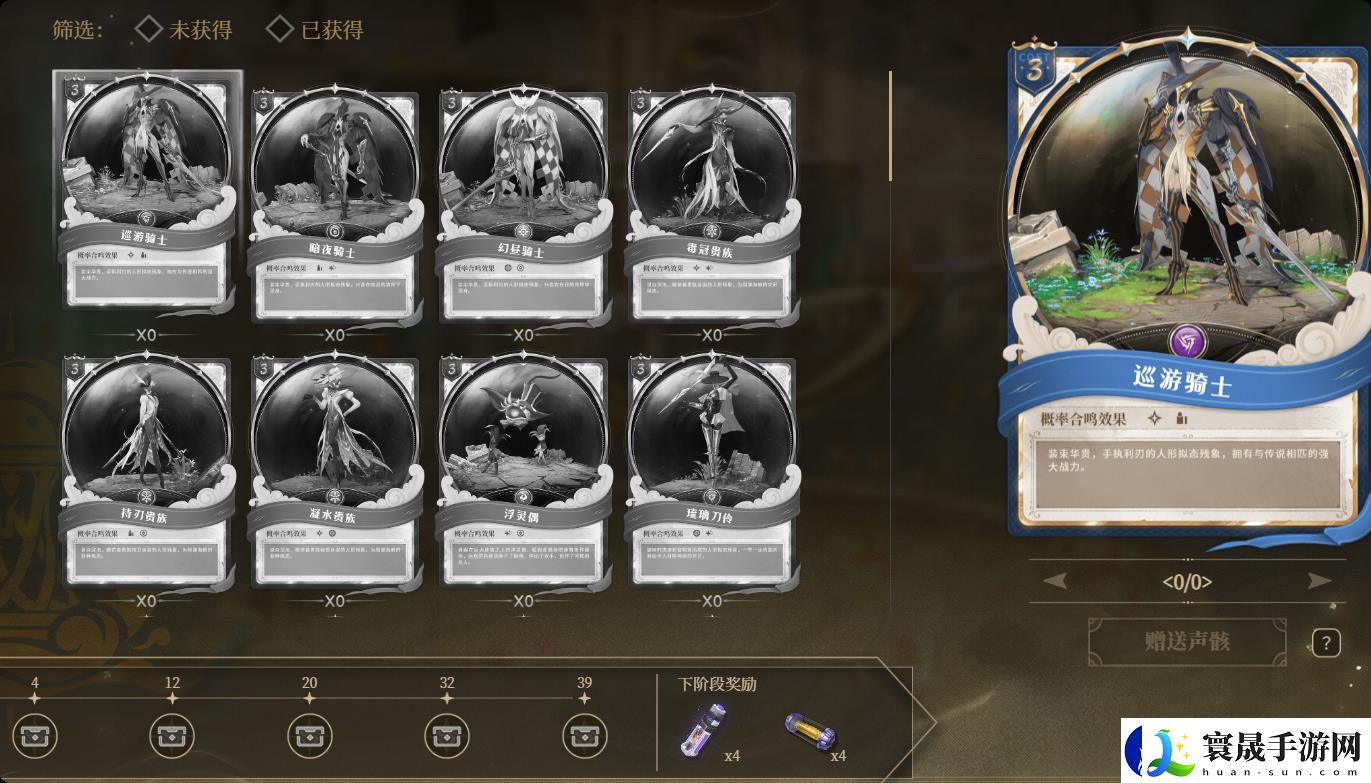The height and width of the screenshot is (783, 1371).
Task: Open the reward chest at milestone 4
Action: tap(35, 737)
